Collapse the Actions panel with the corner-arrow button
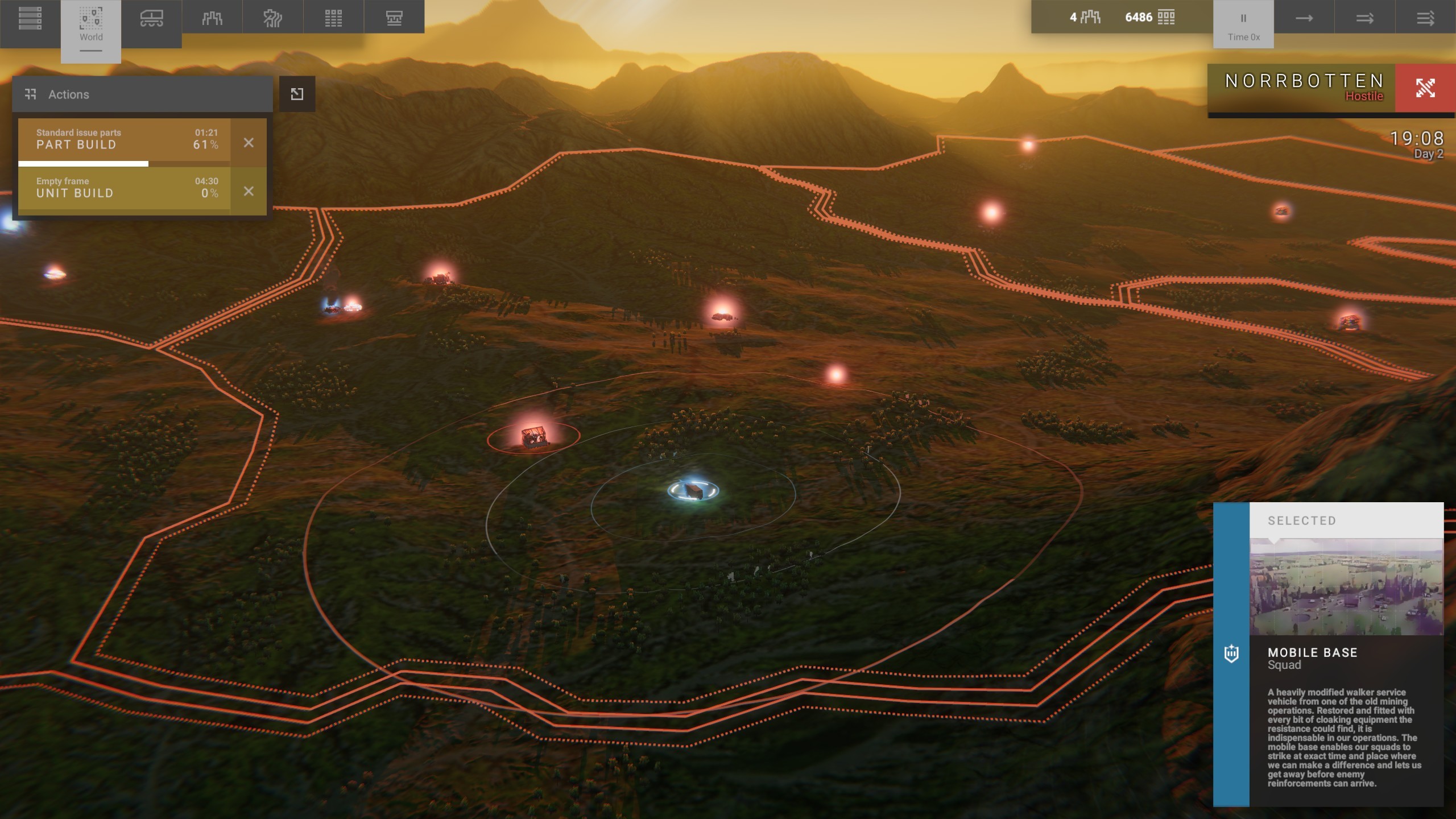 coord(297,94)
